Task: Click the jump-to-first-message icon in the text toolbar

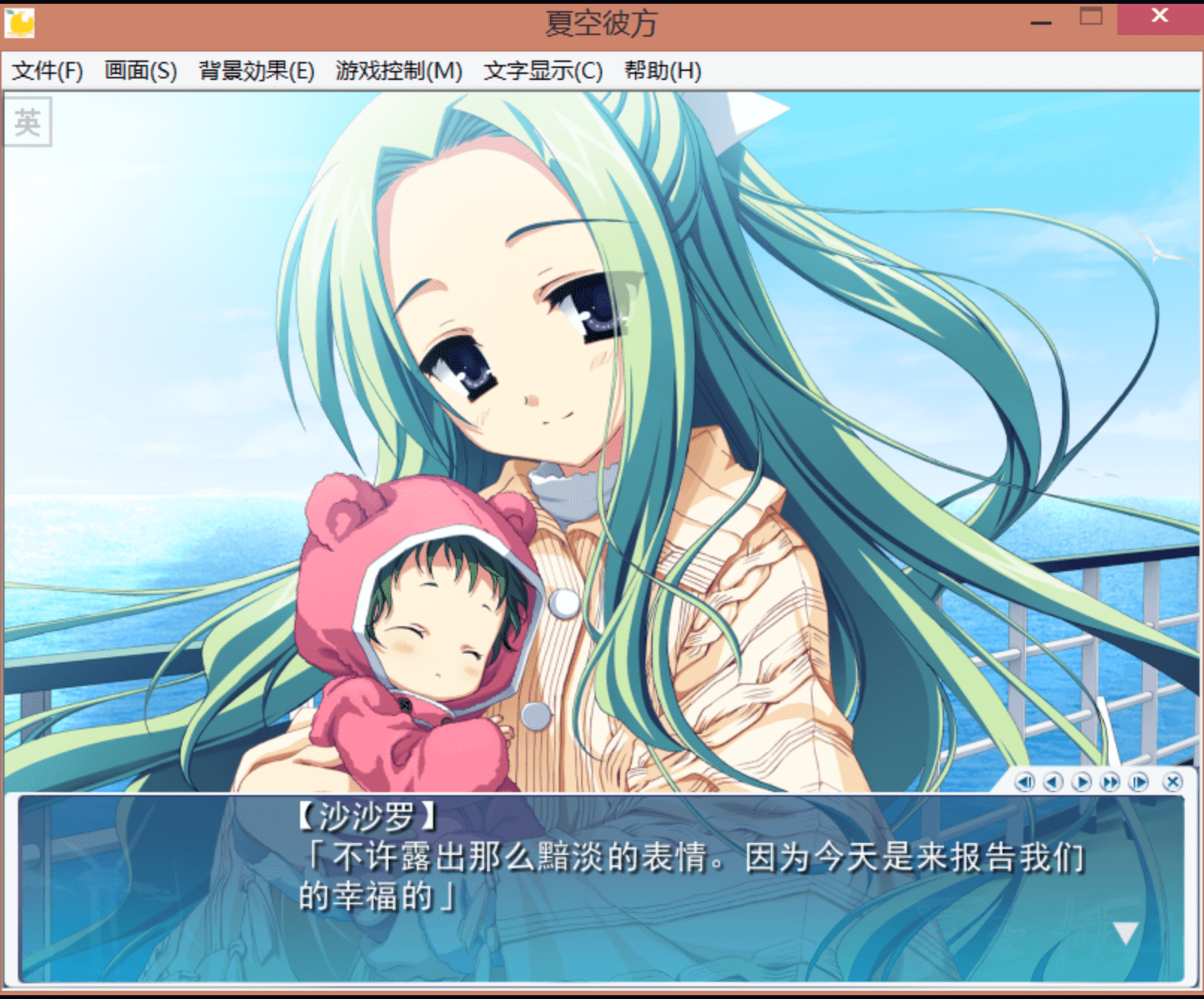Action: [x=1025, y=782]
